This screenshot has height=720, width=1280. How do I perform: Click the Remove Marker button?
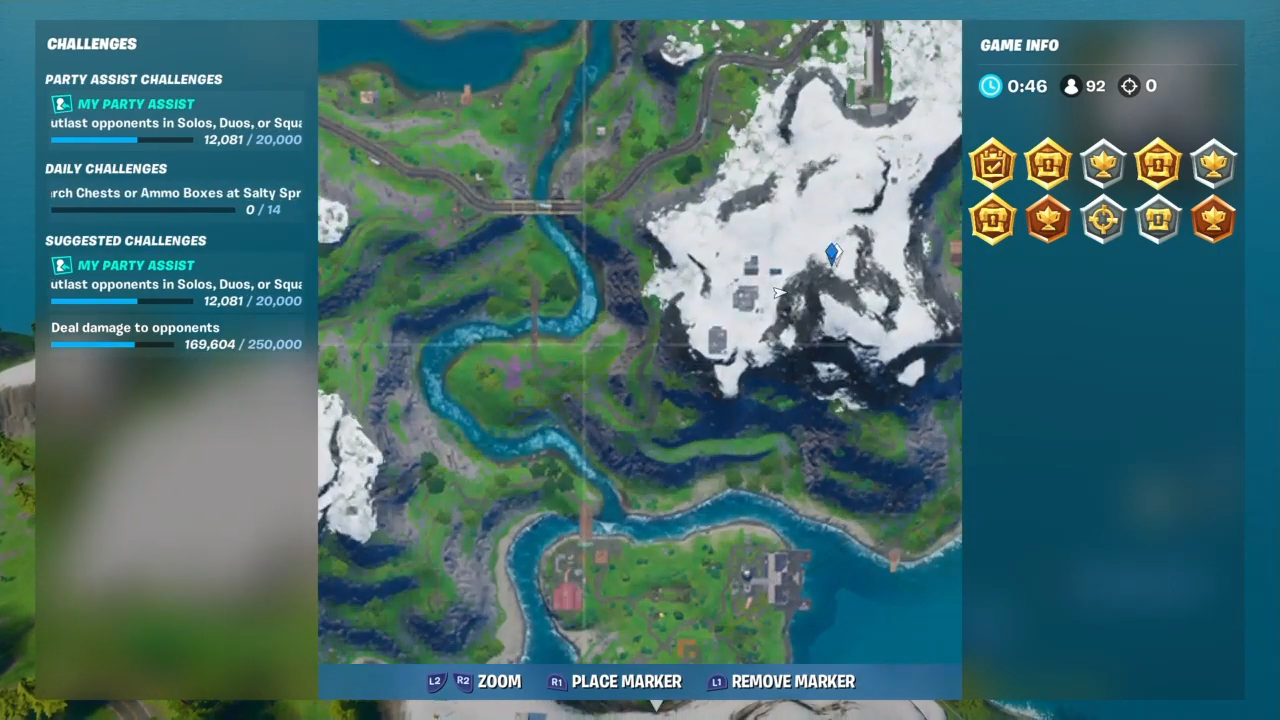[780, 681]
